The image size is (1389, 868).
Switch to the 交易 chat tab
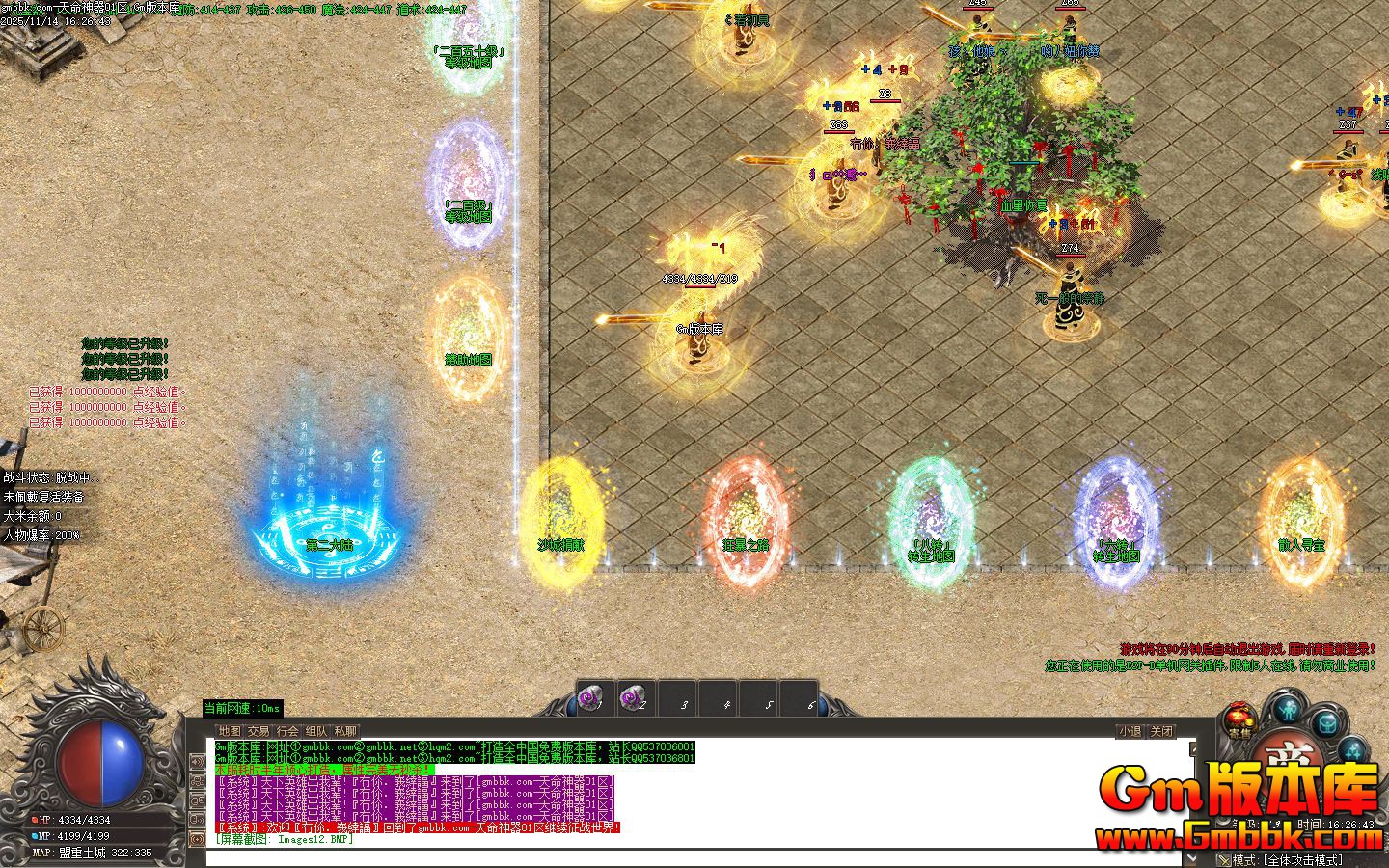point(259,731)
